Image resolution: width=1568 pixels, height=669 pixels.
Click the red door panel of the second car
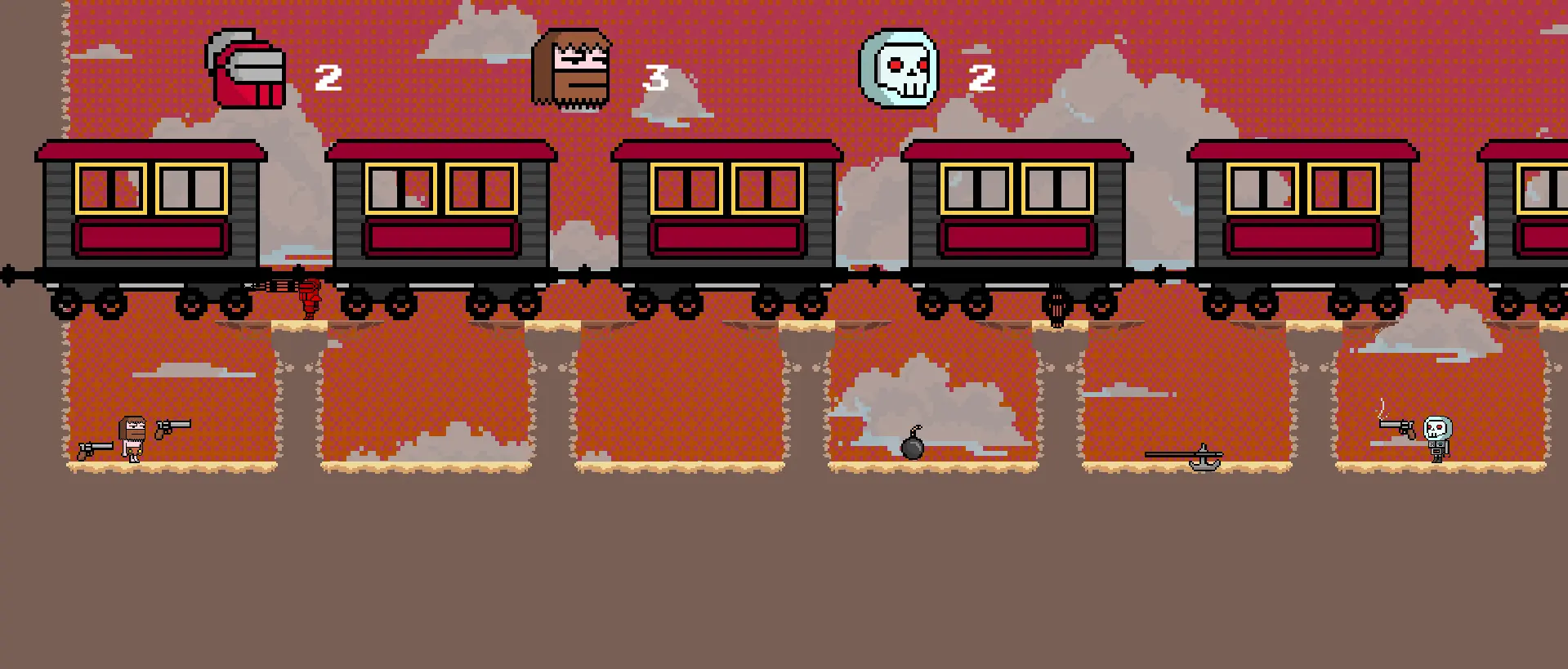tap(441, 236)
